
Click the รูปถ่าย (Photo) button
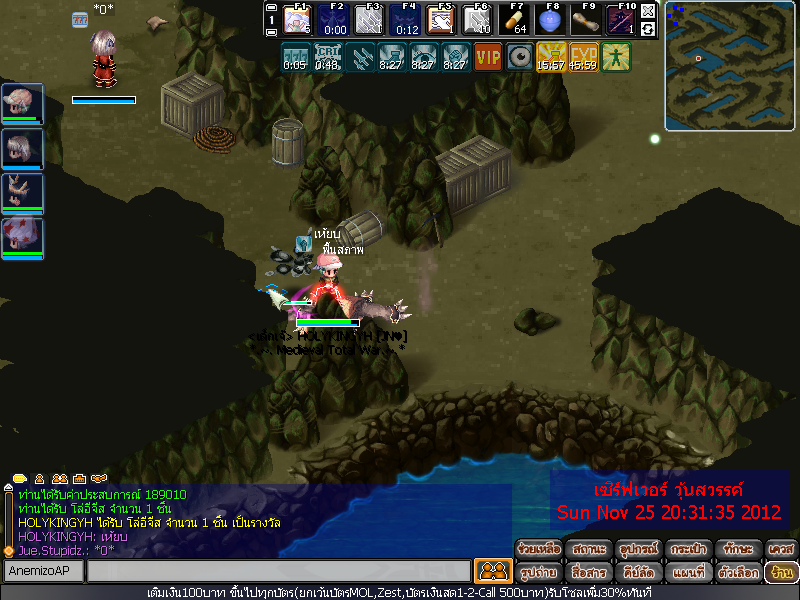(x=538, y=573)
